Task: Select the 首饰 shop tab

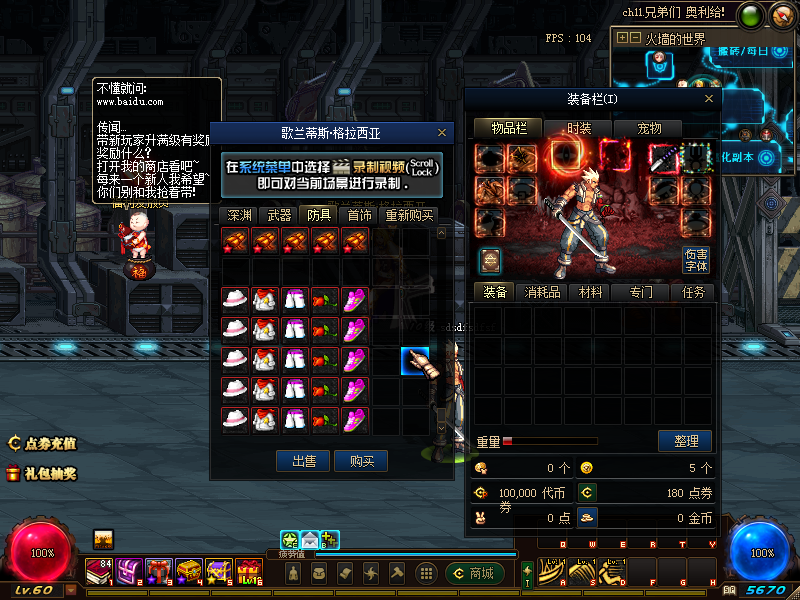Action: pos(360,215)
